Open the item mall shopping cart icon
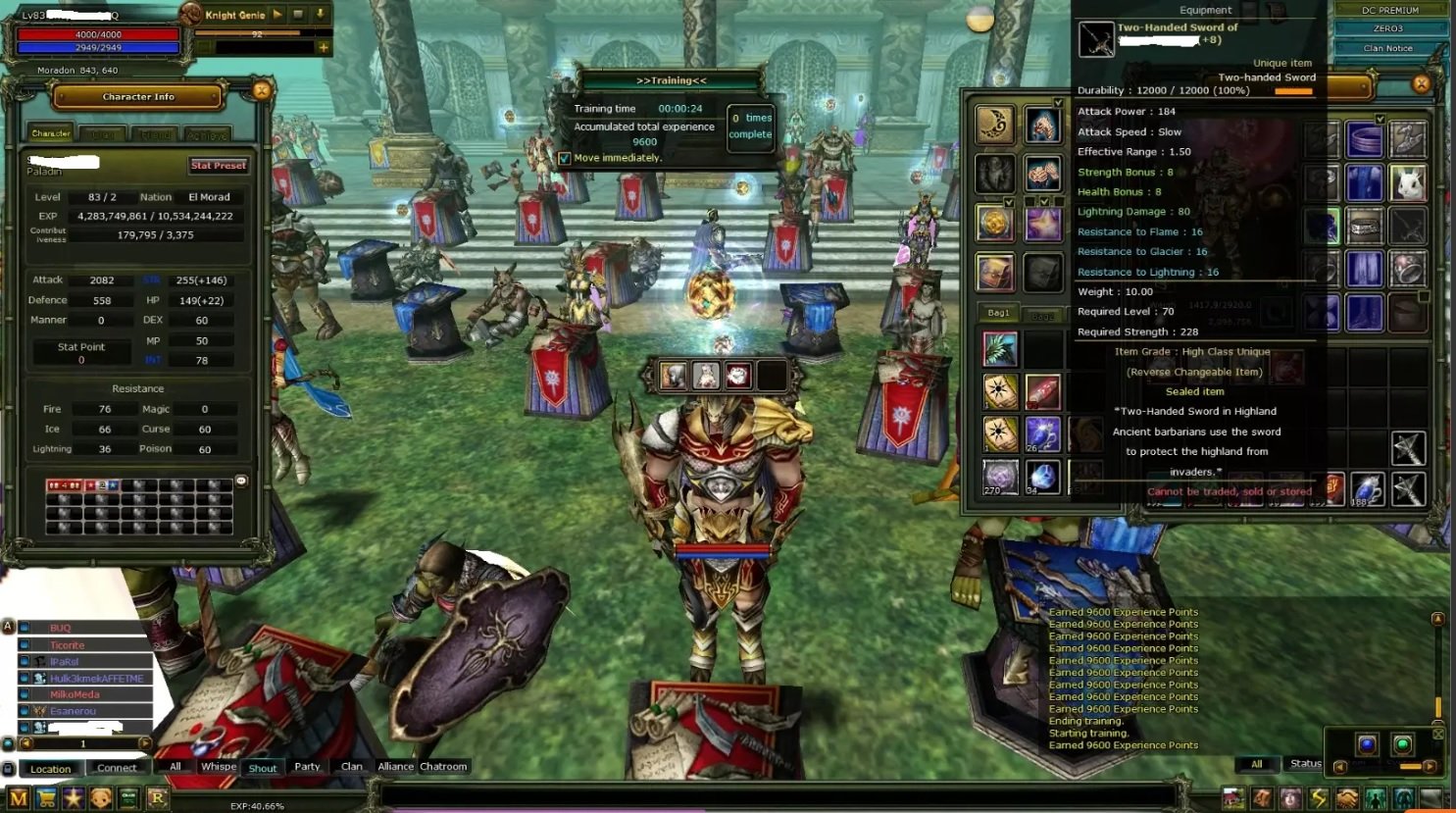 46,798
